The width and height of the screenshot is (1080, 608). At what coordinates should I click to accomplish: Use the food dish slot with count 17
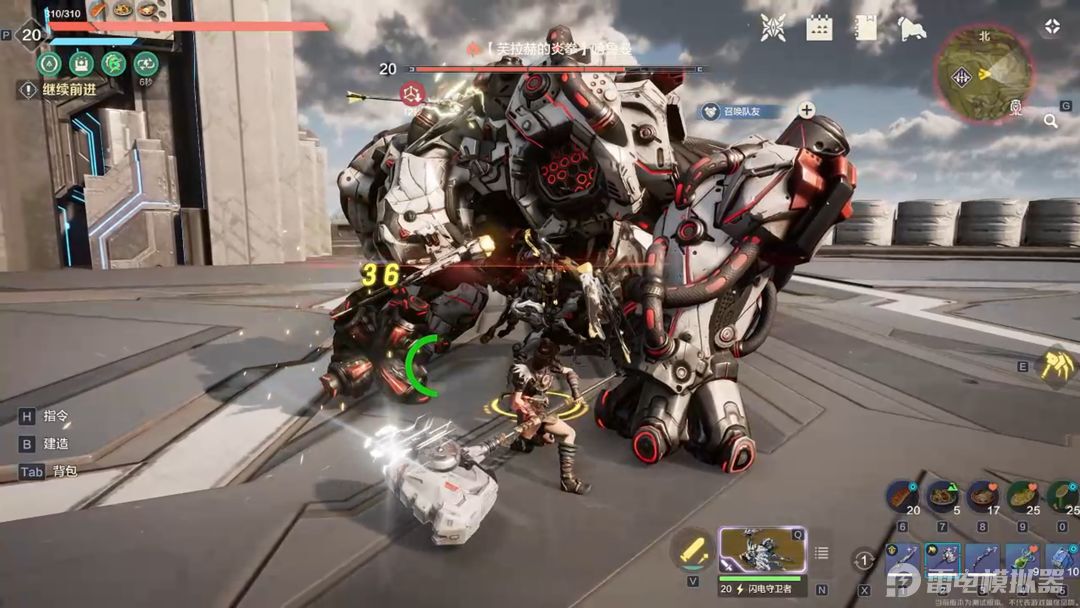coord(982,497)
